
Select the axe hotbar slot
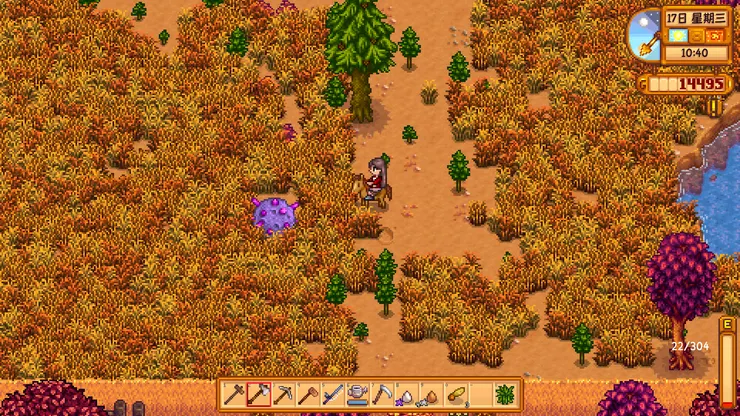259,394
